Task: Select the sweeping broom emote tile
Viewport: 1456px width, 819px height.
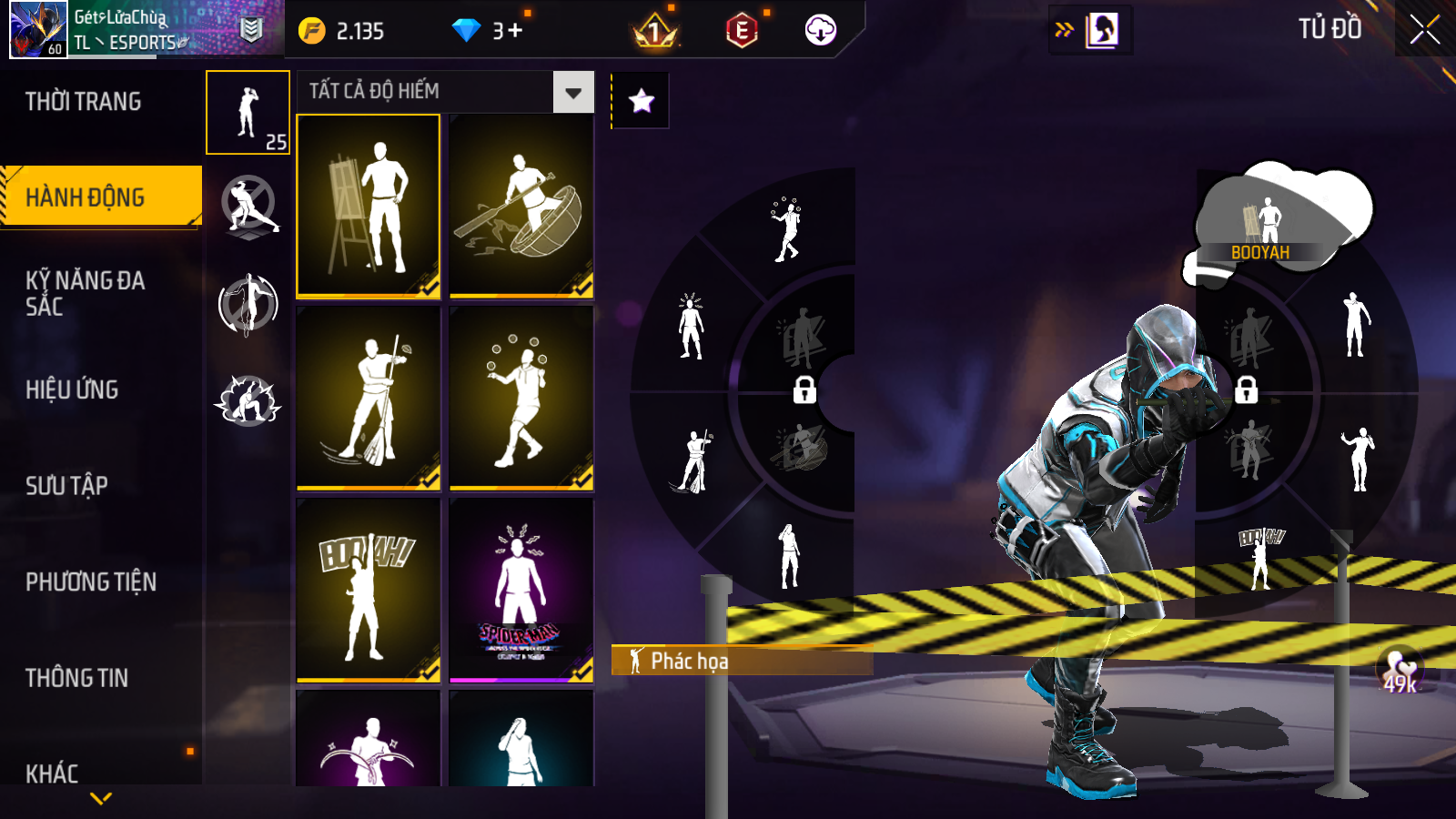Action: pyautogui.click(x=369, y=399)
